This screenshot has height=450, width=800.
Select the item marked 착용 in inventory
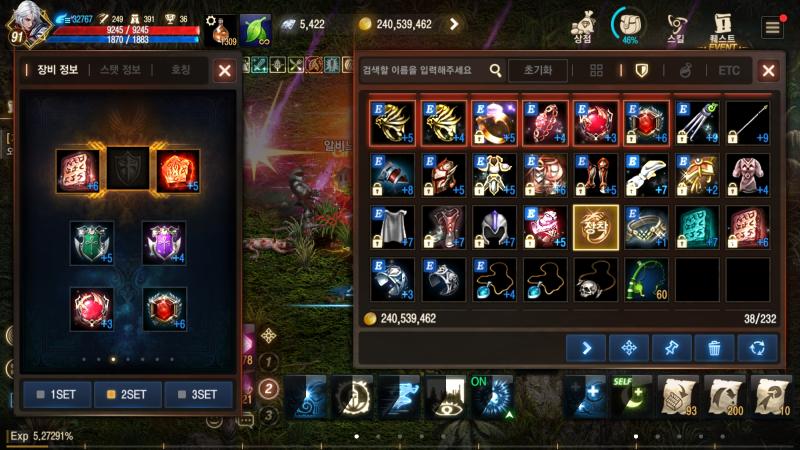(596, 227)
